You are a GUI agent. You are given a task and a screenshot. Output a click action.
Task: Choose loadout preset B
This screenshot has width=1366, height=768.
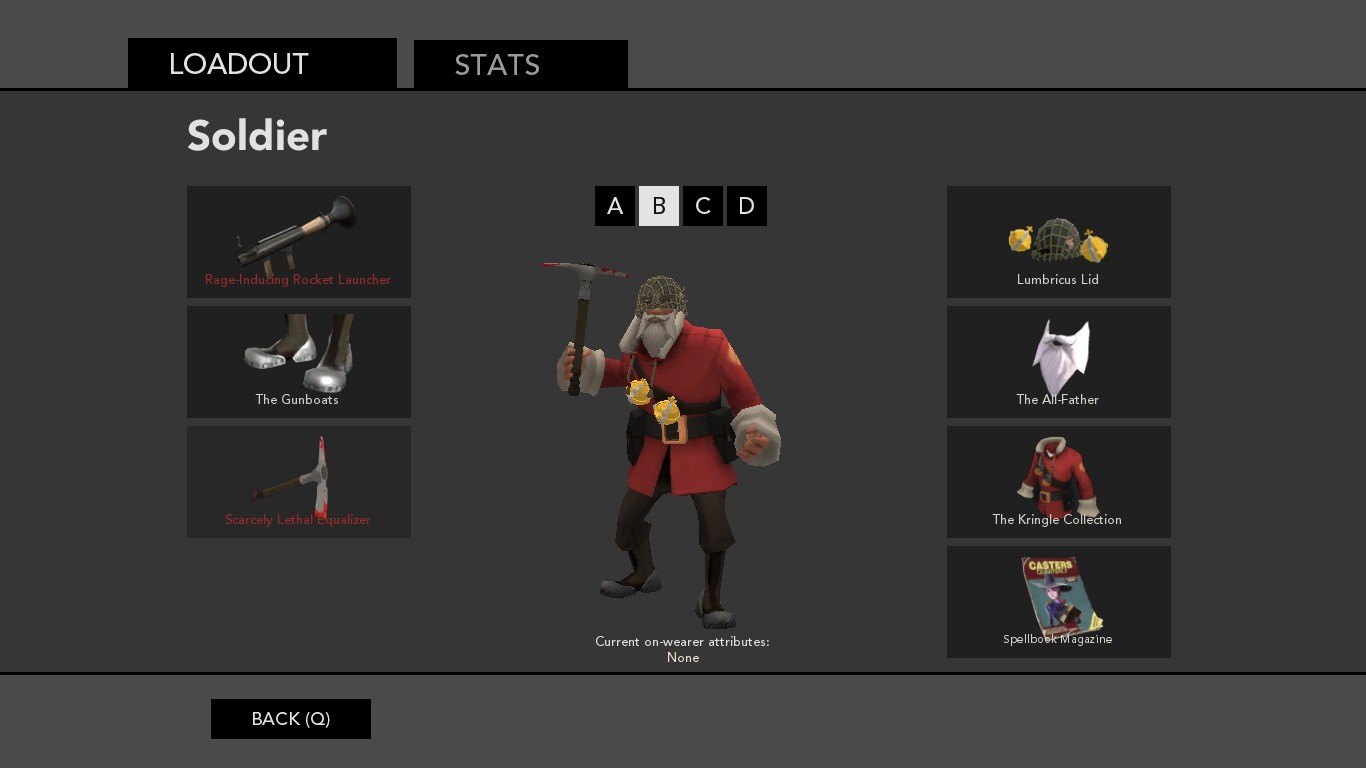pyautogui.click(x=659, y=206)
